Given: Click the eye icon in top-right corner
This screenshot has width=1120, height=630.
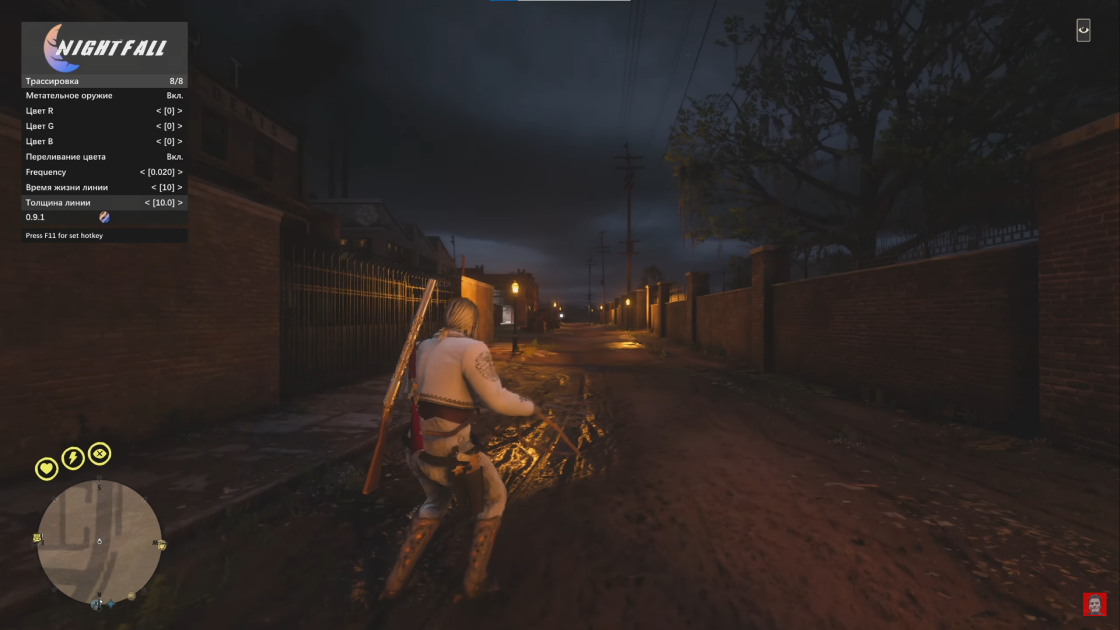Looking at the screenshot, I should [x=1083, y=30].
